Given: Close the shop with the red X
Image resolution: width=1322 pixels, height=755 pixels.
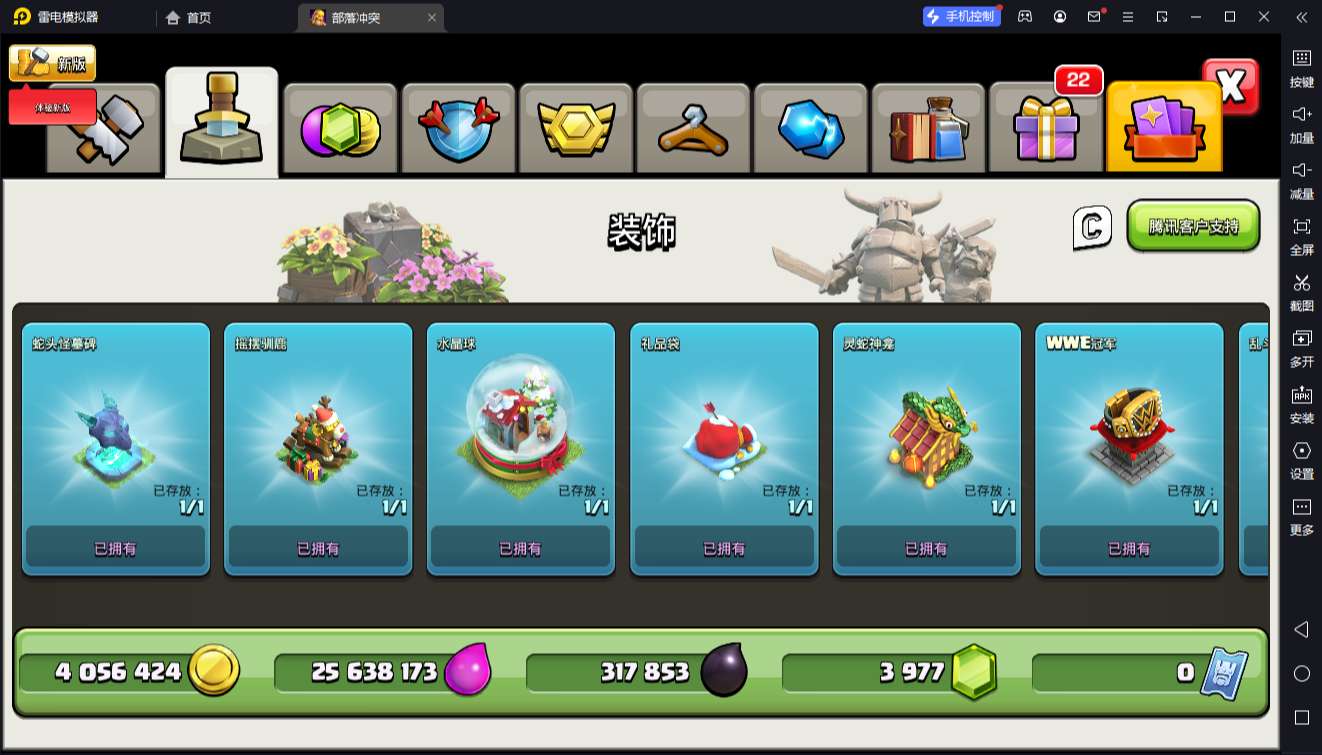Looking at the screenshot, I should coord(1231,87).
